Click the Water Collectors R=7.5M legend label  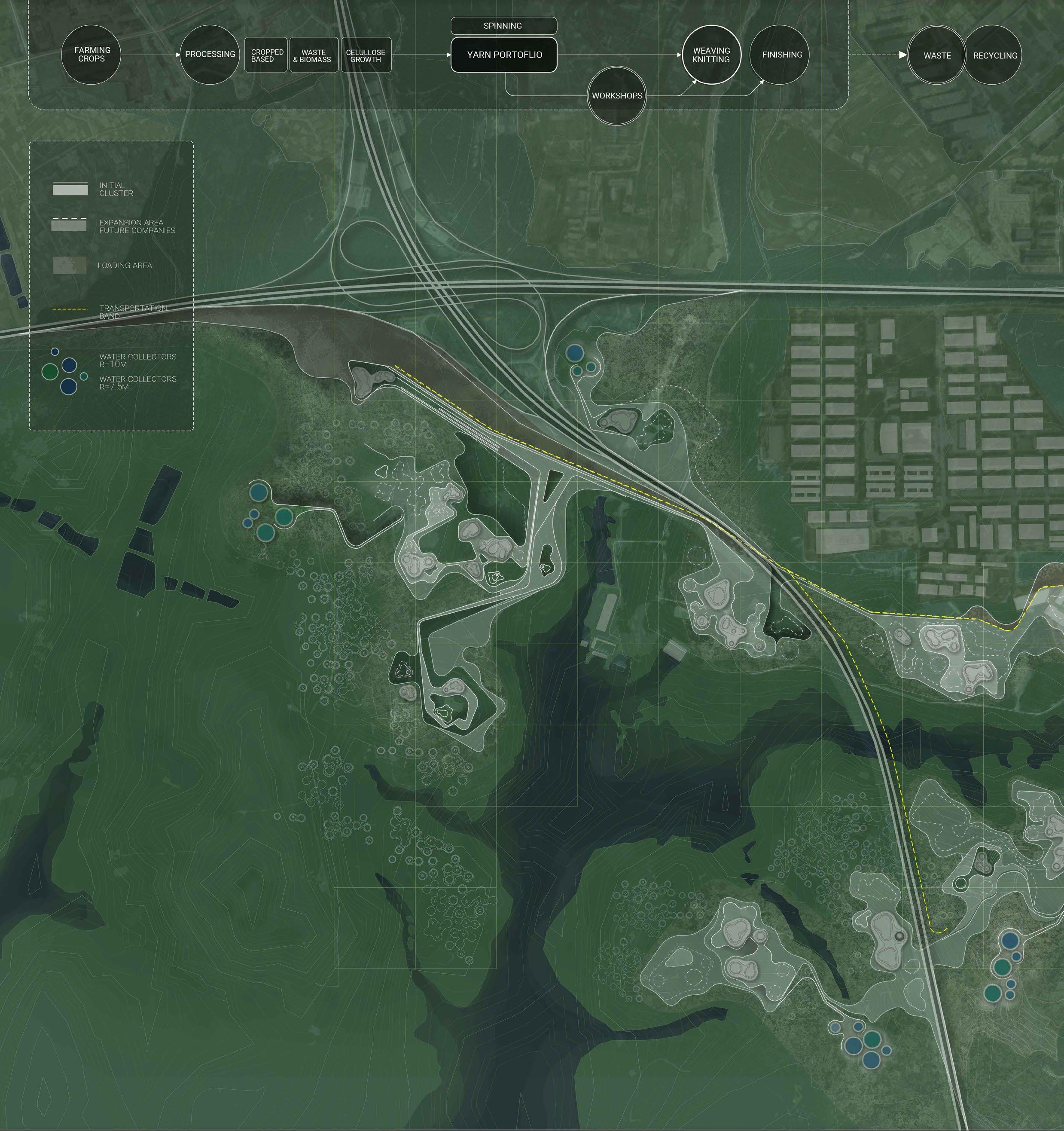(137, 382)
